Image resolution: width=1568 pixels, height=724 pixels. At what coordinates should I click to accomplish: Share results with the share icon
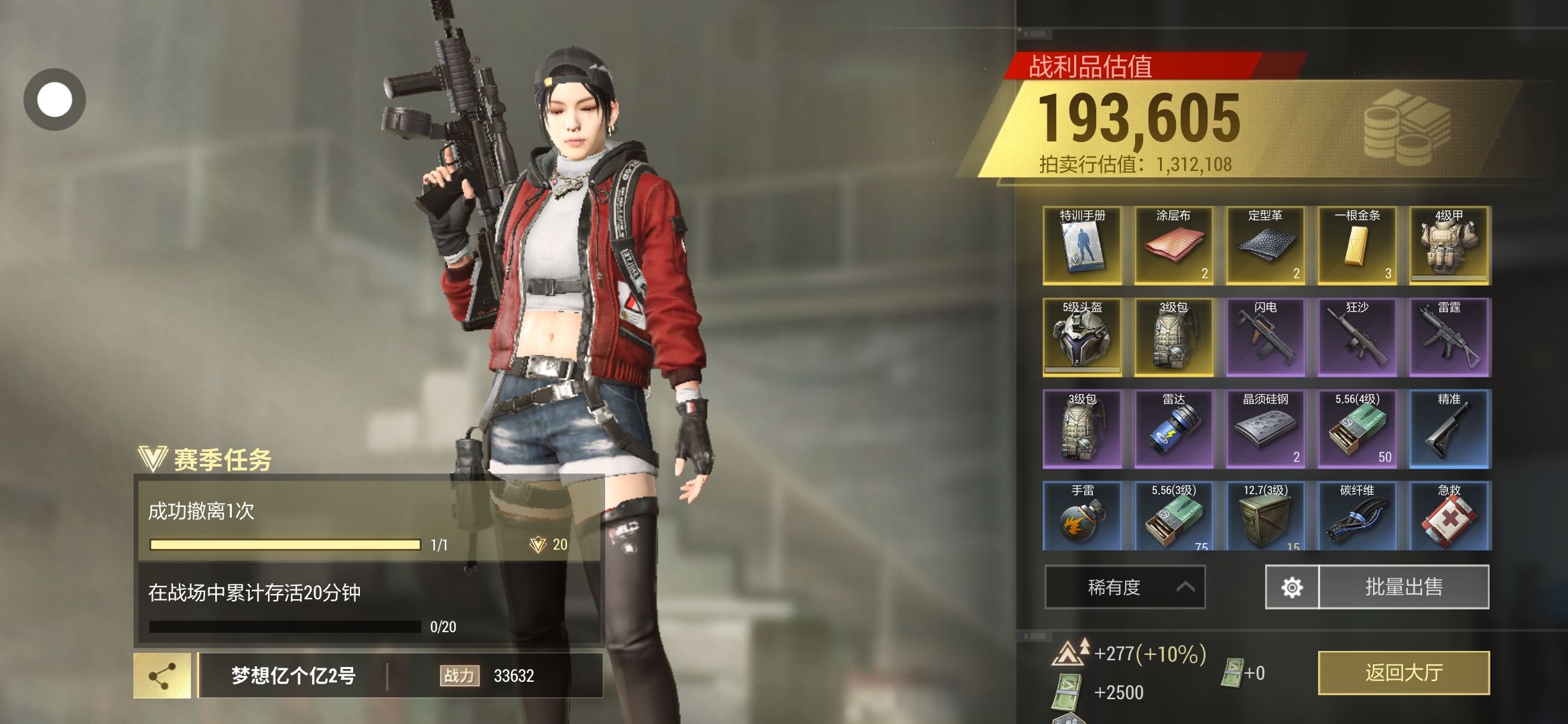point(162,676)
